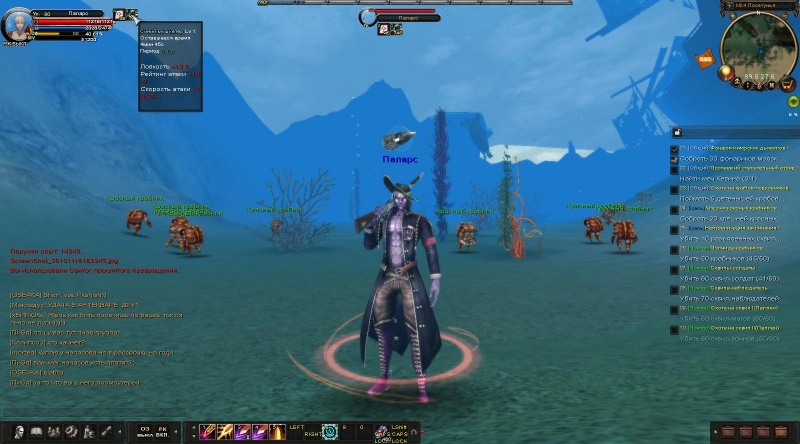Activate the lightning slash hotbar skill
800x444 pixels.
click(x=223, y=432)
